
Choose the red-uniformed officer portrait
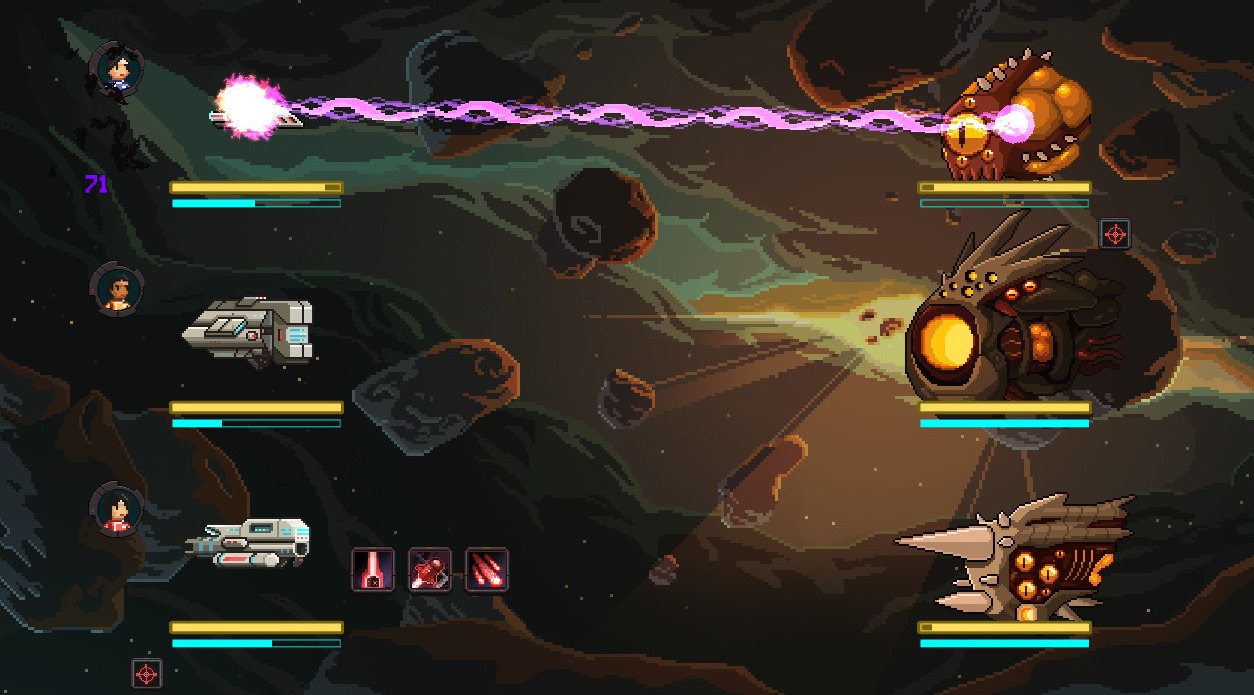(117, 509)
